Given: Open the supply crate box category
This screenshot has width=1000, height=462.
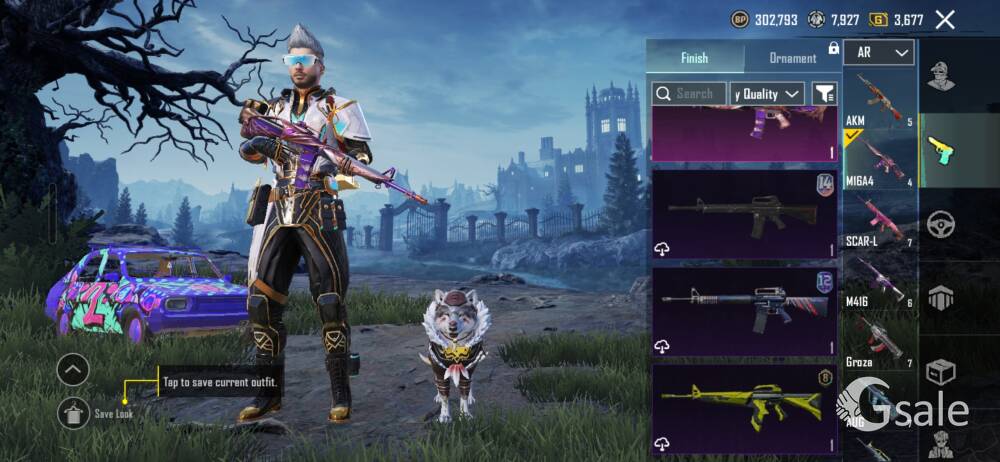Looking at the screenshot, I should click(x=940, y=372).
